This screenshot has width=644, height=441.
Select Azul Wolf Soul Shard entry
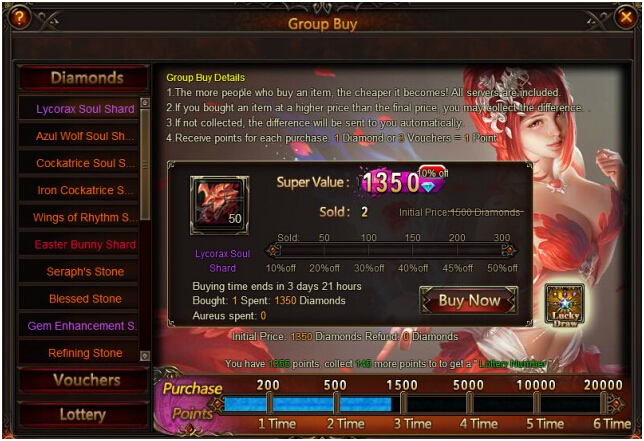tap(85, 136)
